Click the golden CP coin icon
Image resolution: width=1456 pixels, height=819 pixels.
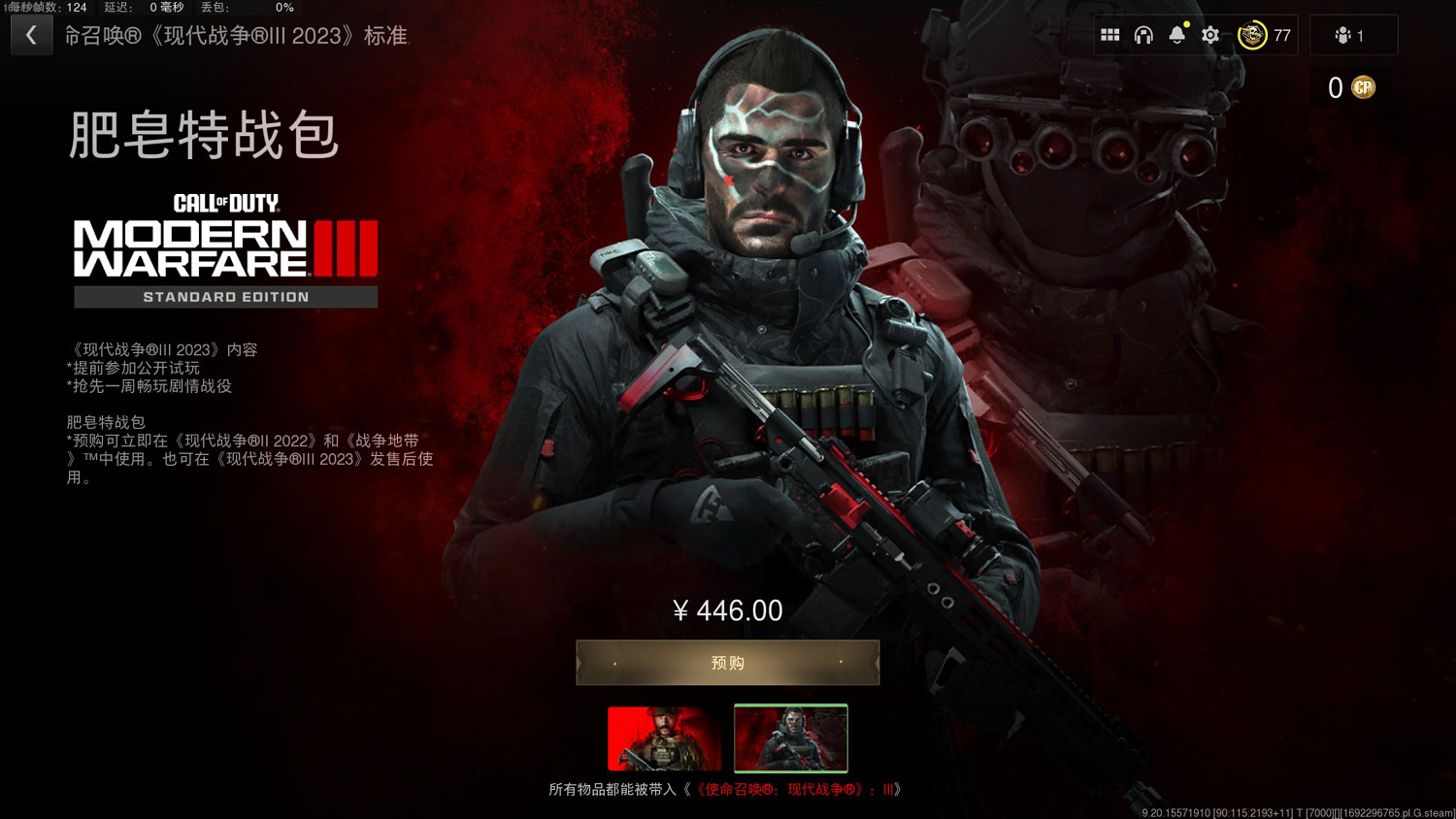1364,87
